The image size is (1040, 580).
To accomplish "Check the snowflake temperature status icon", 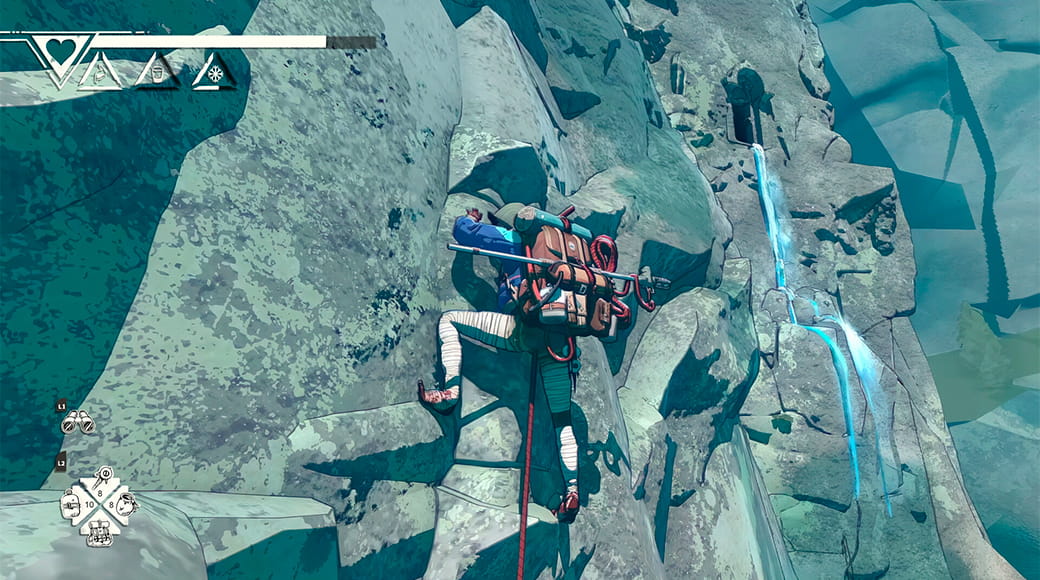I will point(213,74).
